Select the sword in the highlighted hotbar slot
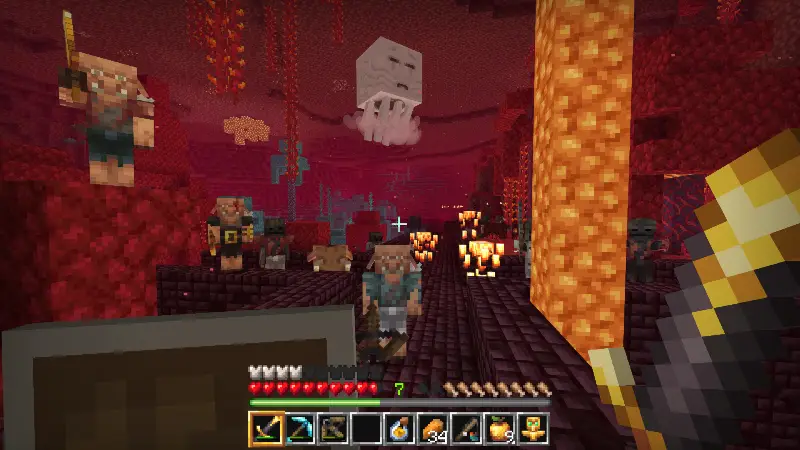The height and width of the screenshot is (450, 800). pyautogui.click(x=266, y=428)
